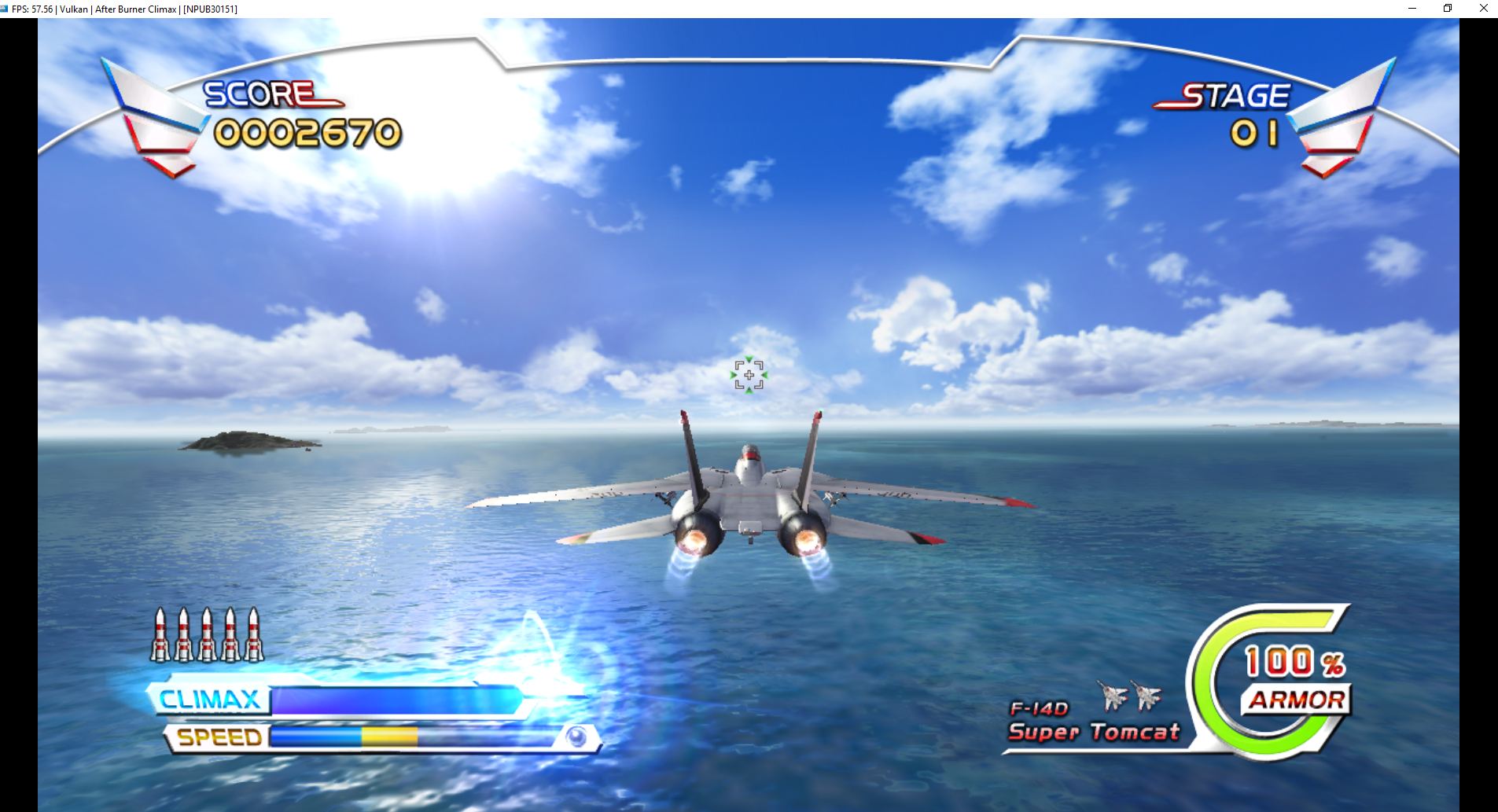1498x812 pixels.
Task: Close the emulator window
Action: coord(1483,9)
